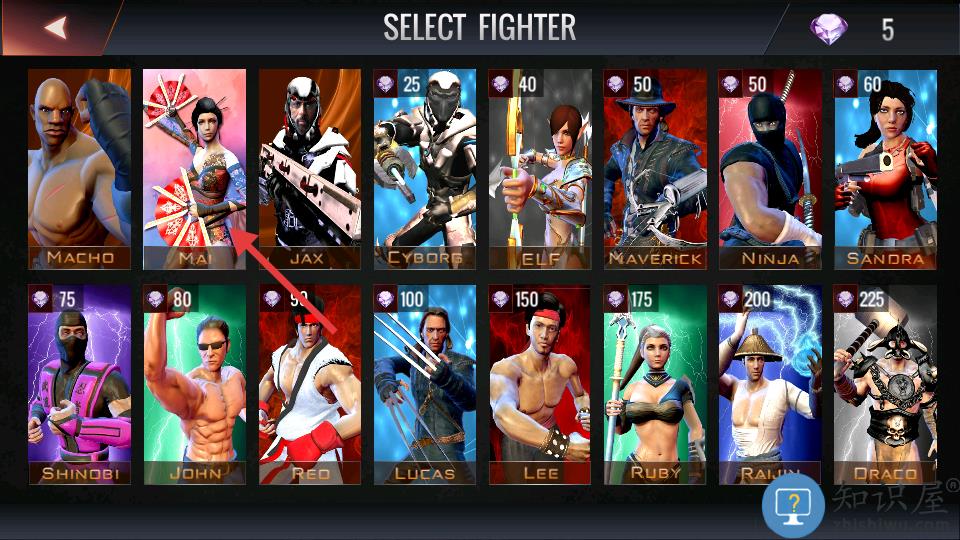Select the Macho fighter card
The image size is (960, 540).
(79, 168)
